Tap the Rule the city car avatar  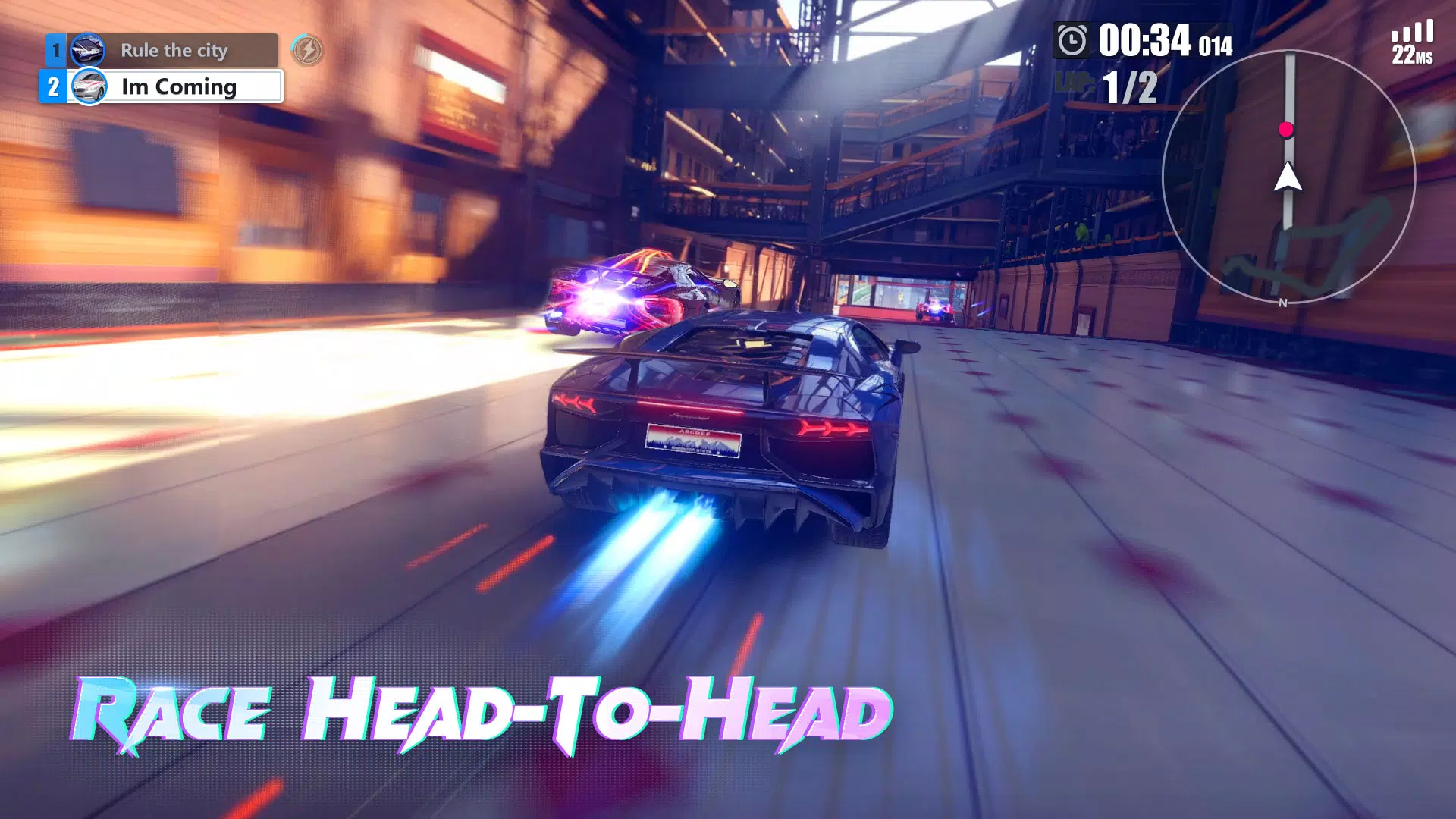pos(88,49)
